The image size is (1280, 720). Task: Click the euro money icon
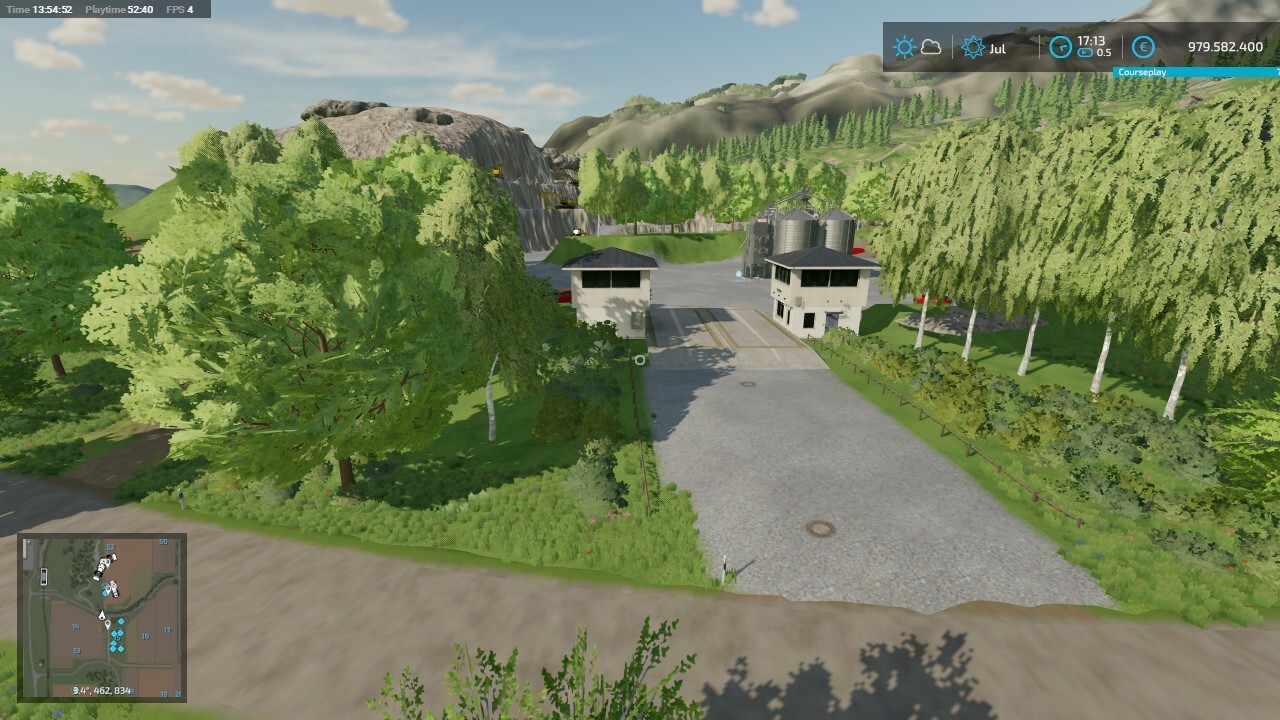1143,47
